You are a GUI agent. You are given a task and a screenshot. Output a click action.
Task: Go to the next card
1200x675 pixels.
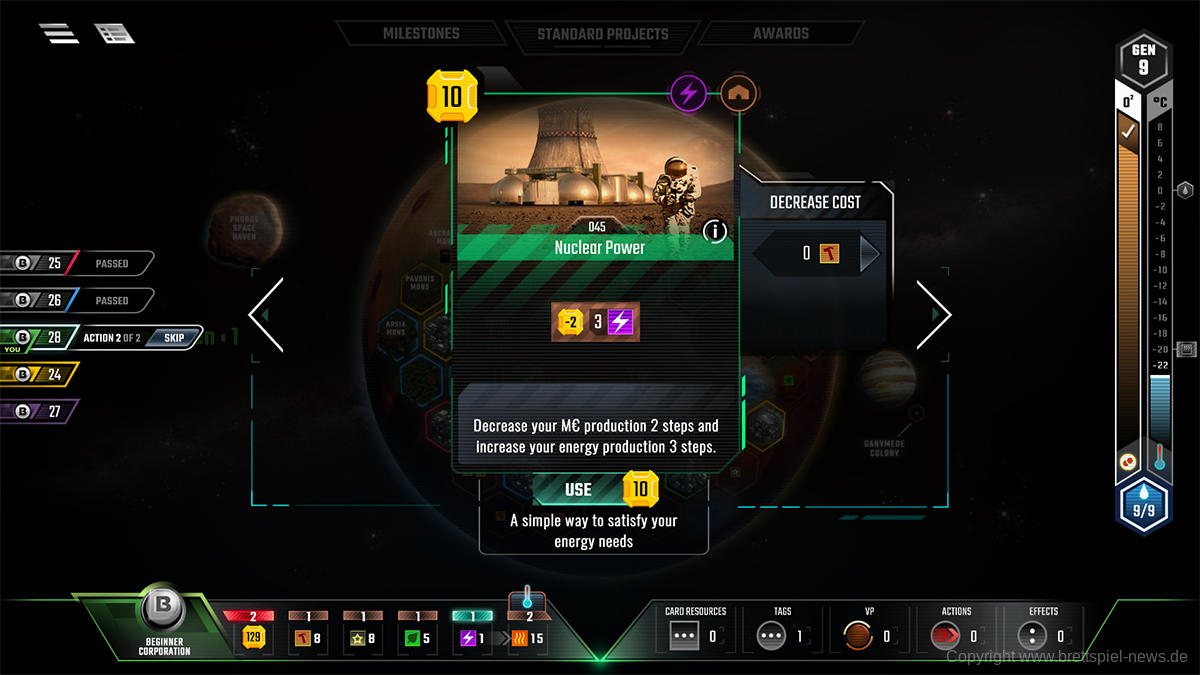[x=933, y=315]
